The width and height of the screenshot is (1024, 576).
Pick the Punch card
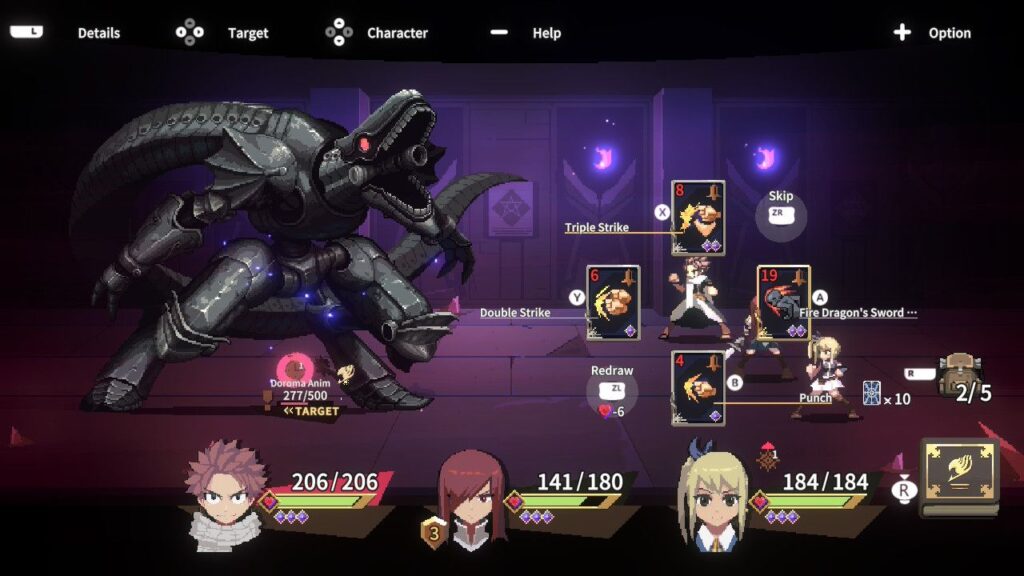pyautogui.click(x=698, y=387)
